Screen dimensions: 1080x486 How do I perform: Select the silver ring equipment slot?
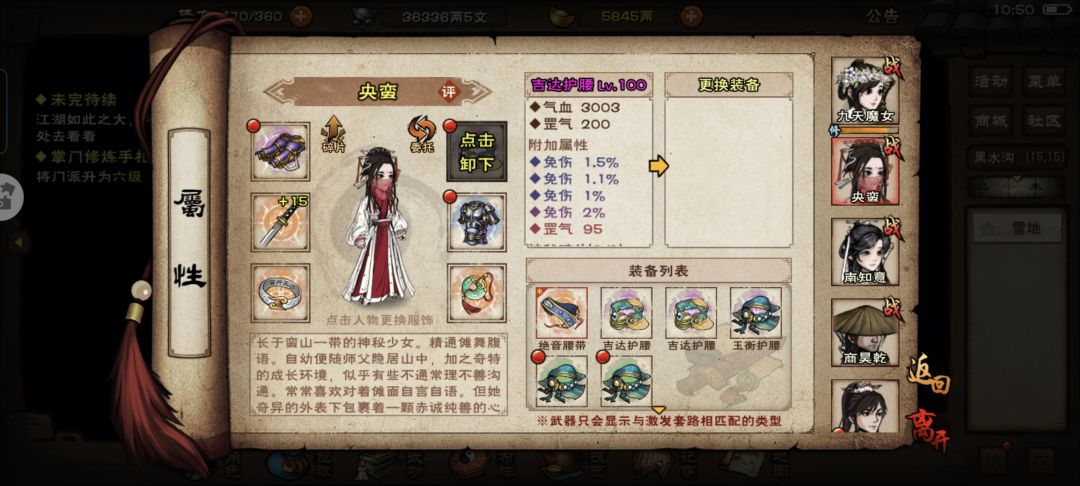click(280, 290)
